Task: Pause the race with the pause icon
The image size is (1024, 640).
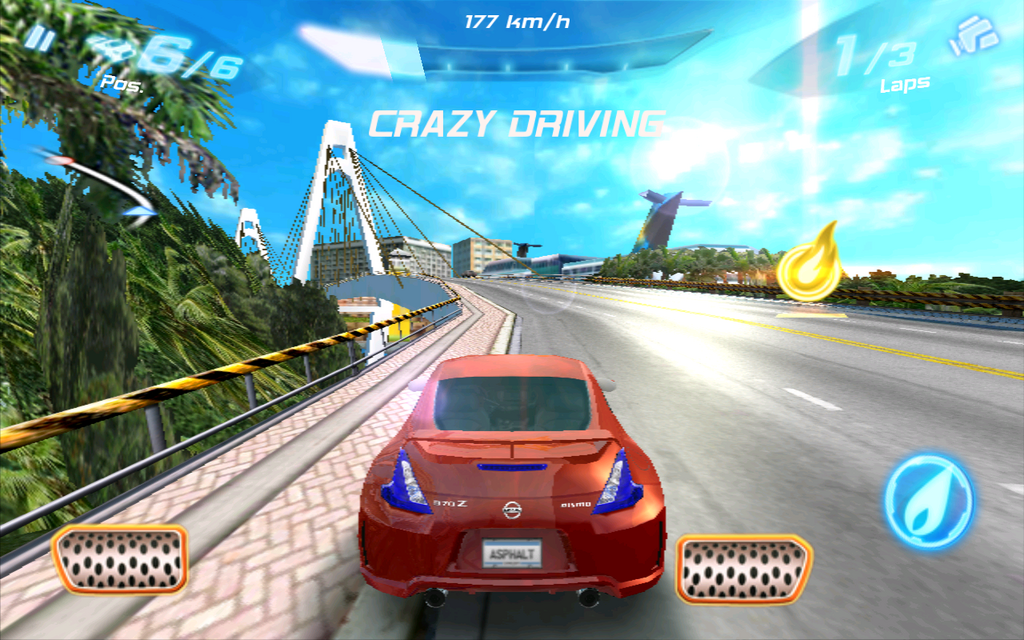Action: tap(39, 38)
